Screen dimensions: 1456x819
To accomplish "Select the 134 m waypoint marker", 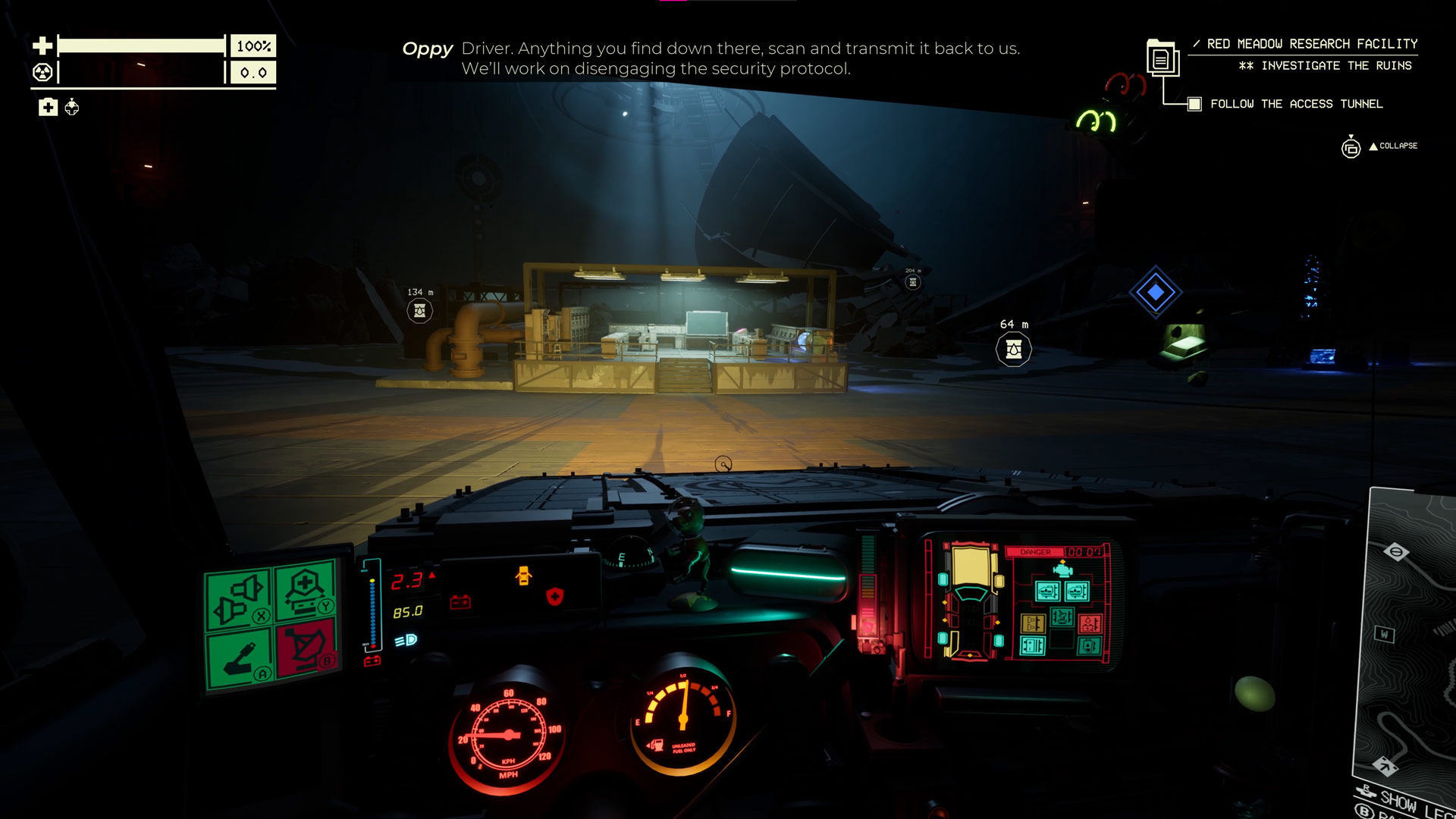I will (419, 310).
